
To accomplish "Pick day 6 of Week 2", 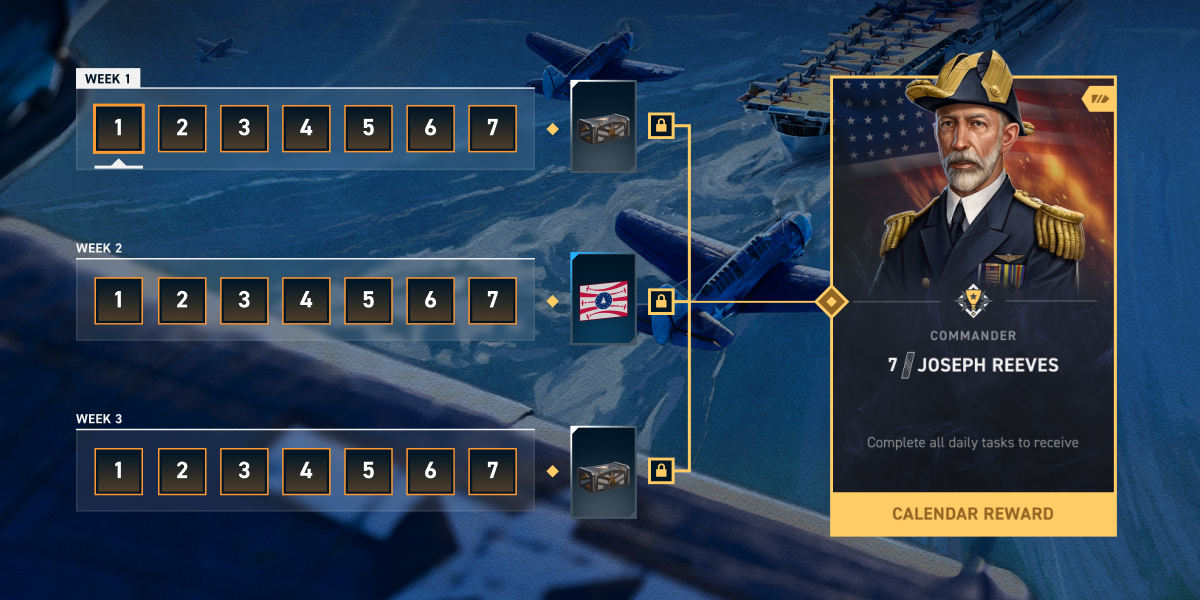I will [430, 301].
